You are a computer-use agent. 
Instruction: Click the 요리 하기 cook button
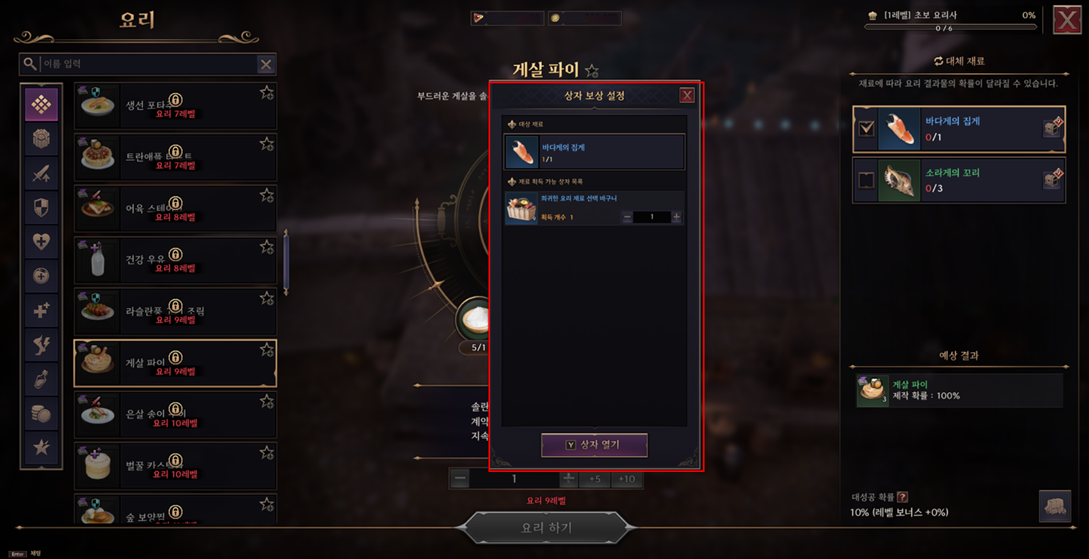point(547,527)
